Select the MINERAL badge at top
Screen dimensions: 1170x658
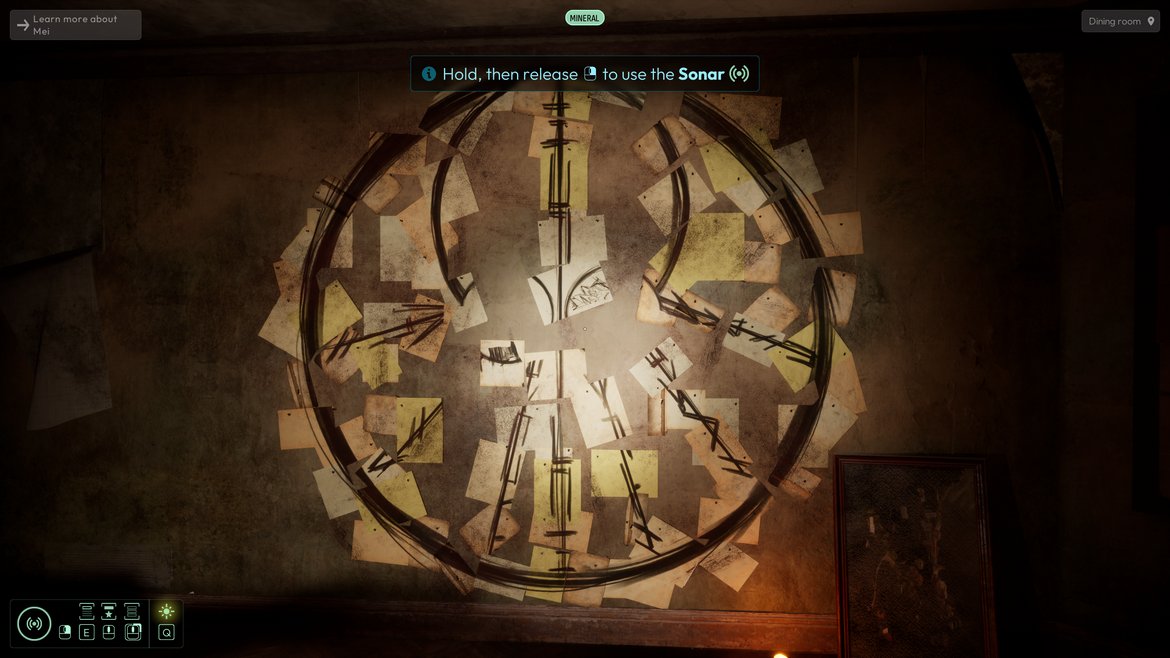584,18
